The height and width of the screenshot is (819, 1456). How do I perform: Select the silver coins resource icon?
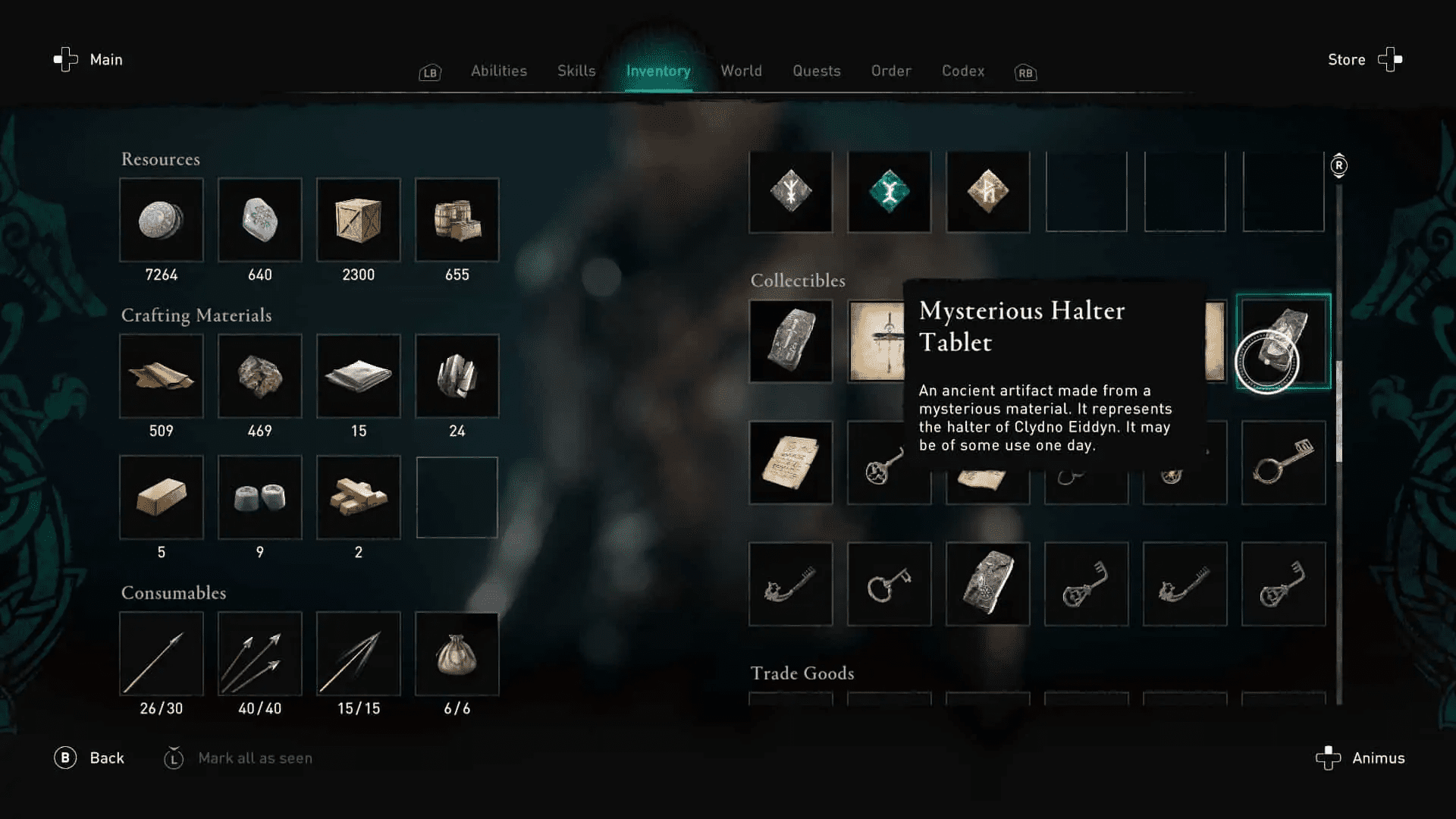click(162, 221)
